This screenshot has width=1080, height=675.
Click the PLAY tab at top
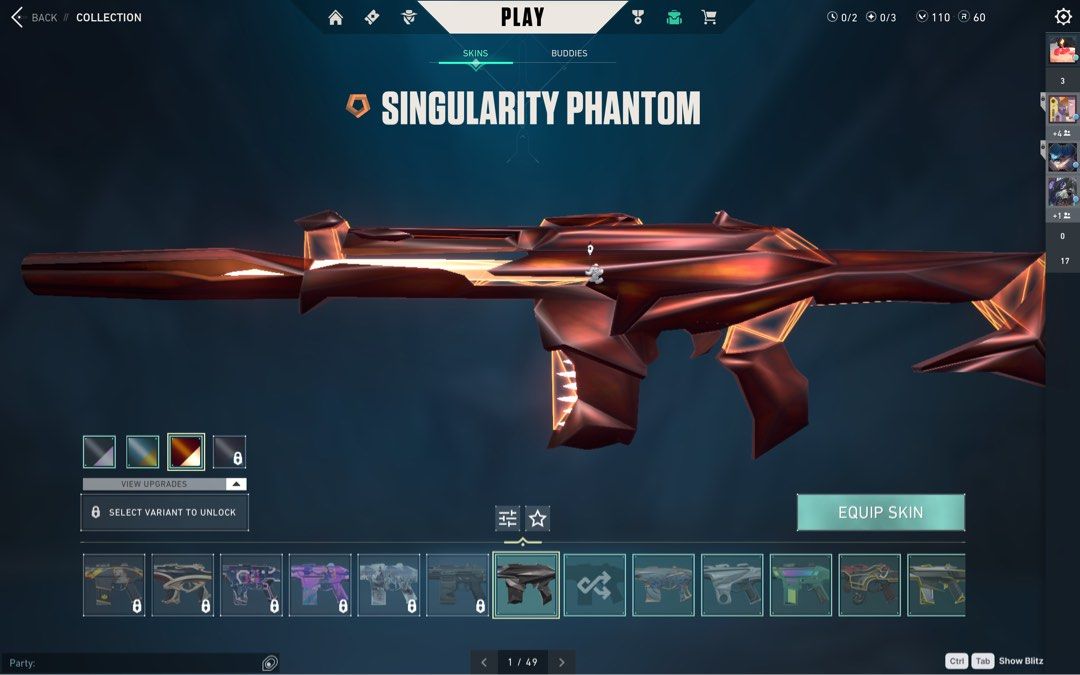[x=522, y=17]
